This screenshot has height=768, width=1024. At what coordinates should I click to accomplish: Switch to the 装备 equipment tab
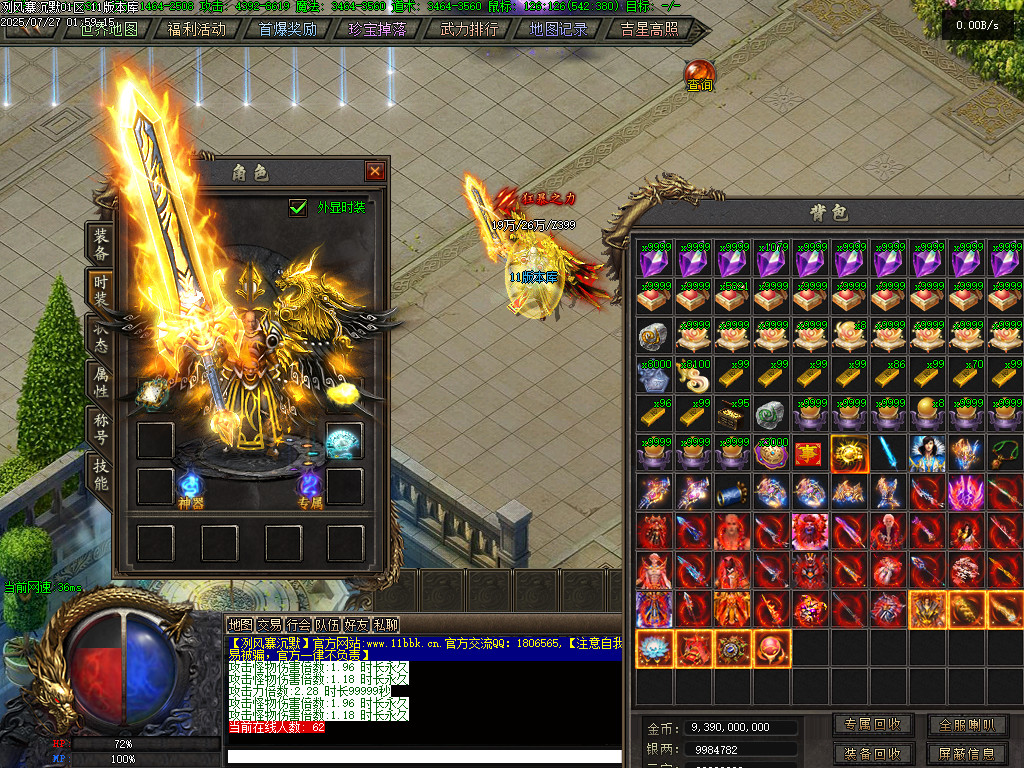[101, 243]
